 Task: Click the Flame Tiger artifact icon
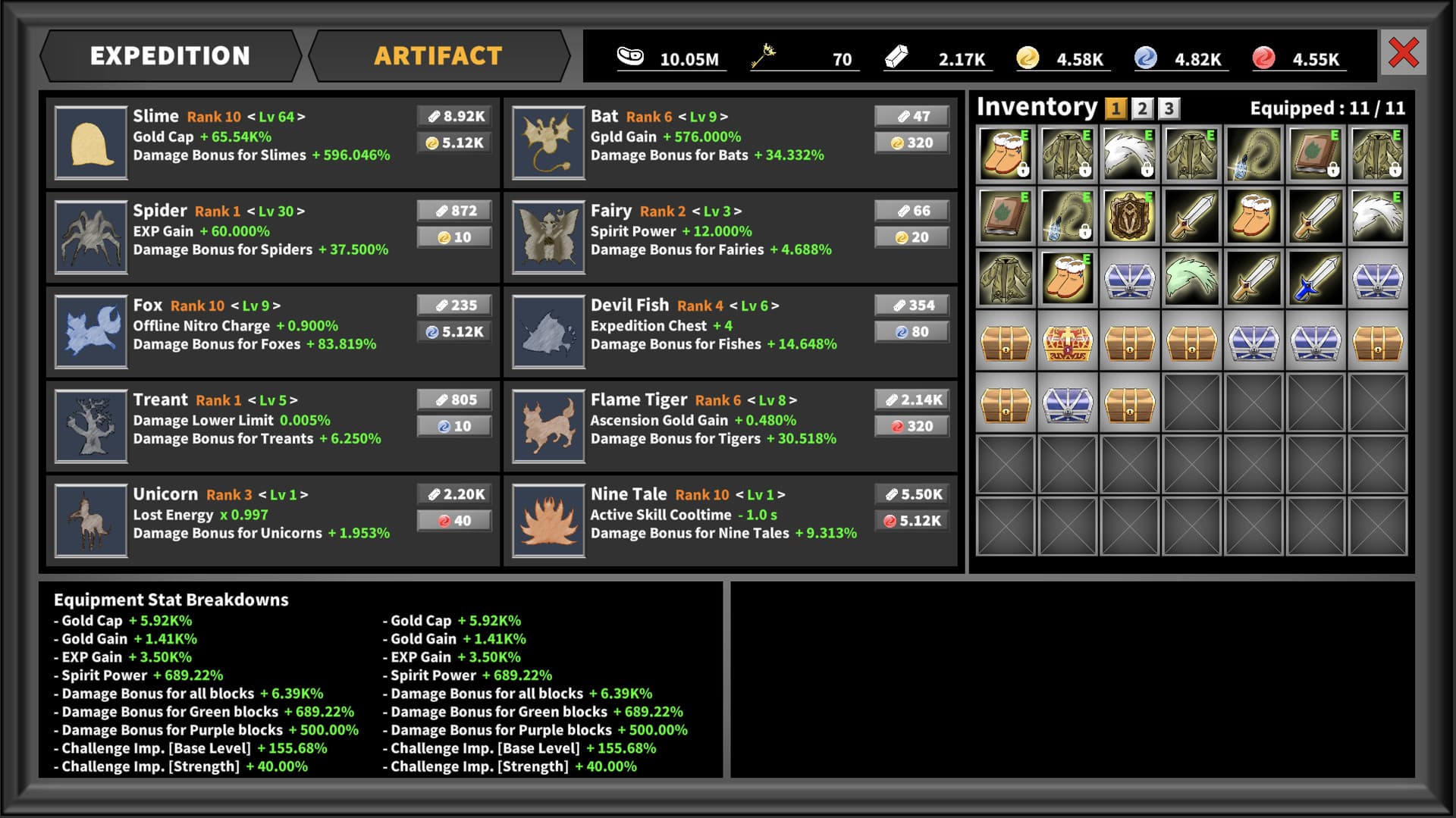click(548, 426)
